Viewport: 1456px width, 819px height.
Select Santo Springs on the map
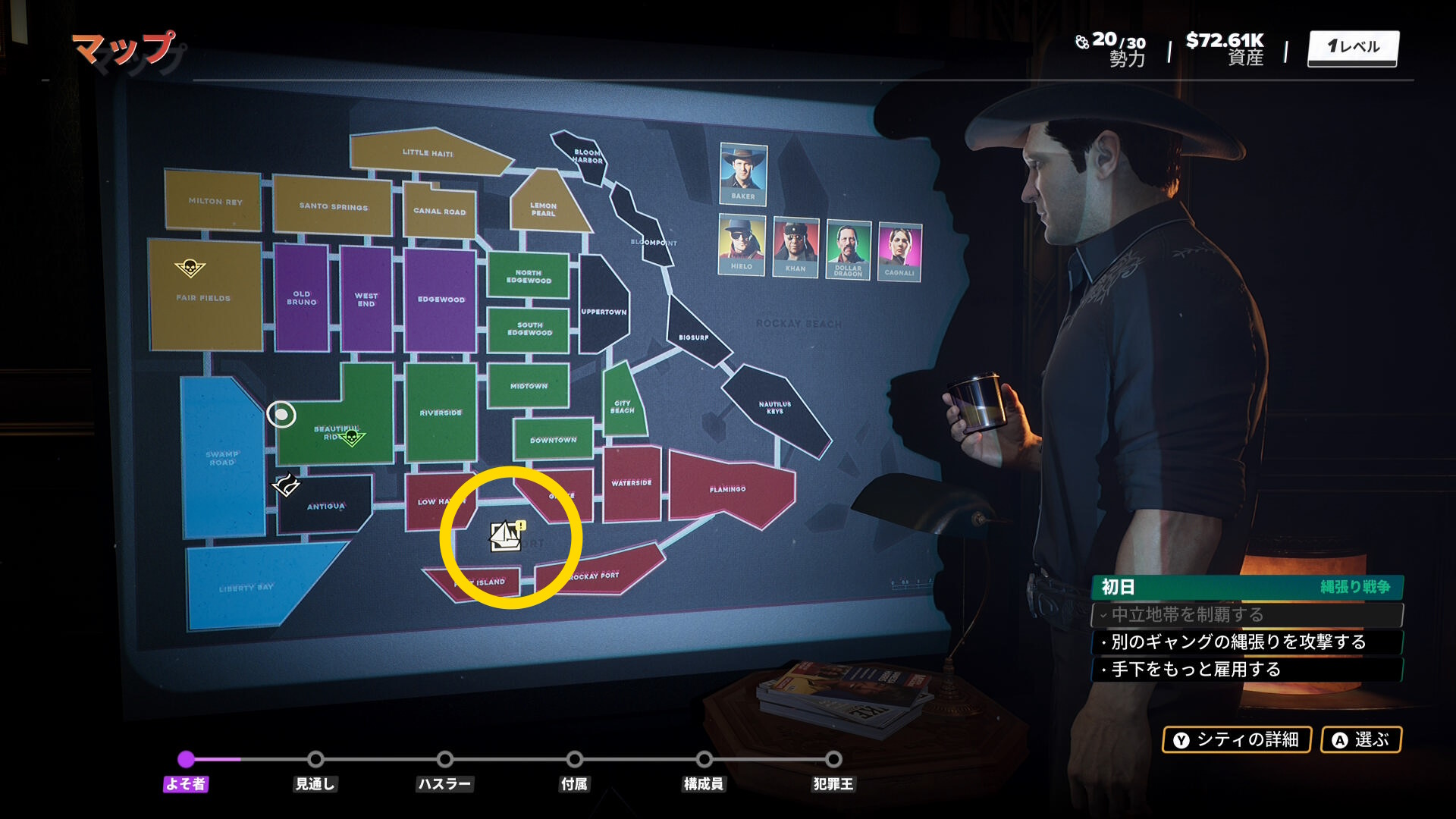point(333,206)
